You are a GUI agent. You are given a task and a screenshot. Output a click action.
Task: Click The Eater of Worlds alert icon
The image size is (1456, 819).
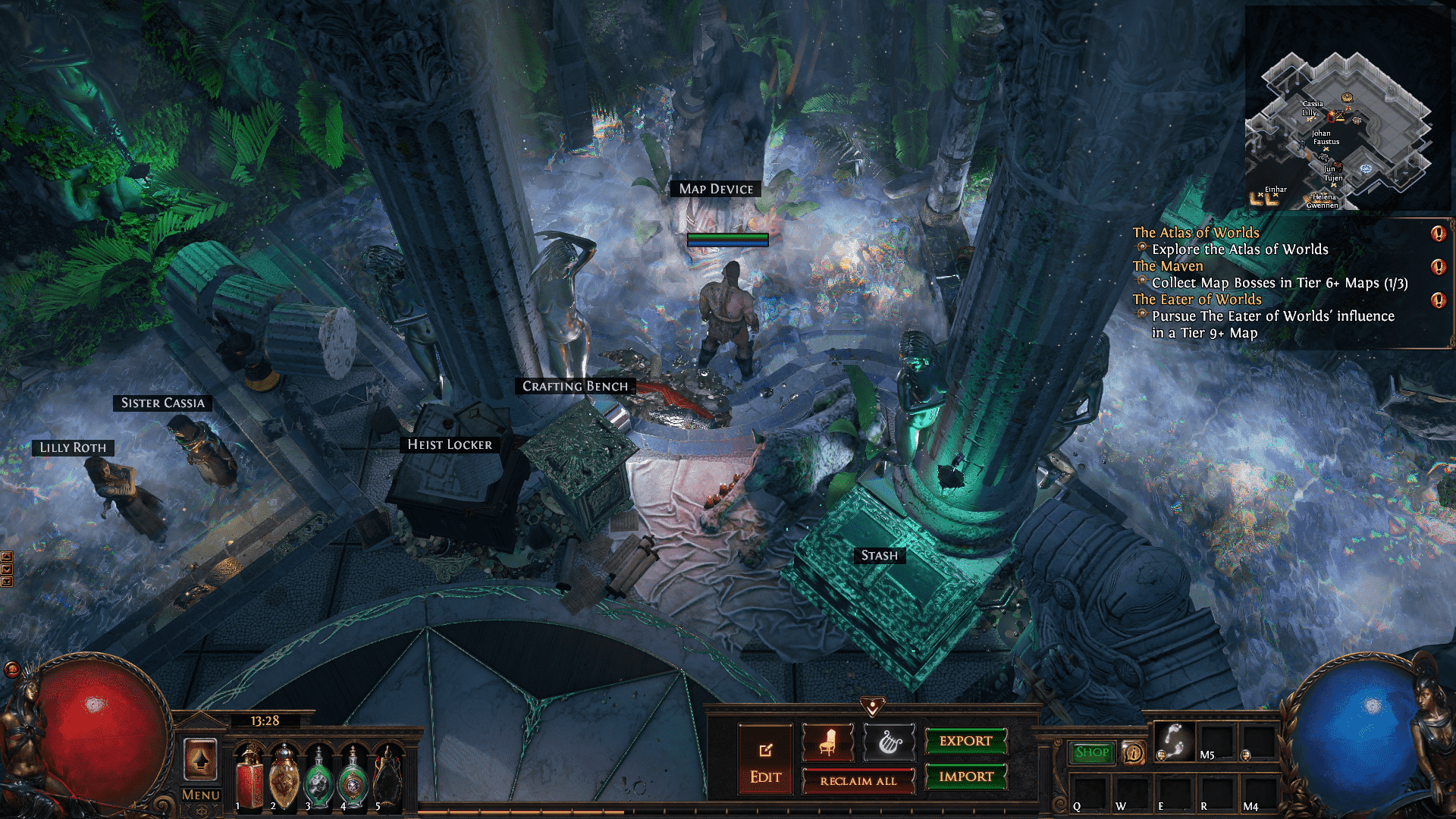[1438, 300]
